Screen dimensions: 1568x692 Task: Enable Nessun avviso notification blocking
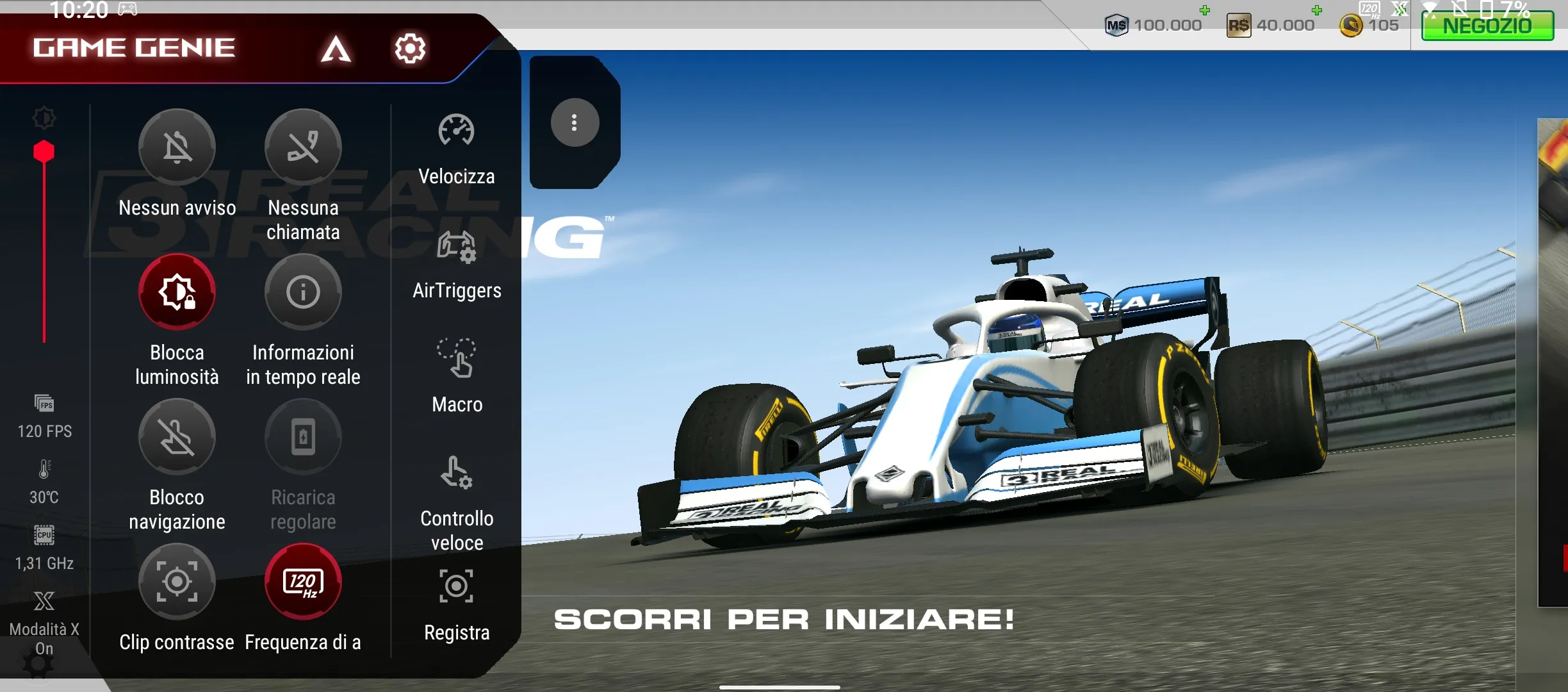point(177,146)
